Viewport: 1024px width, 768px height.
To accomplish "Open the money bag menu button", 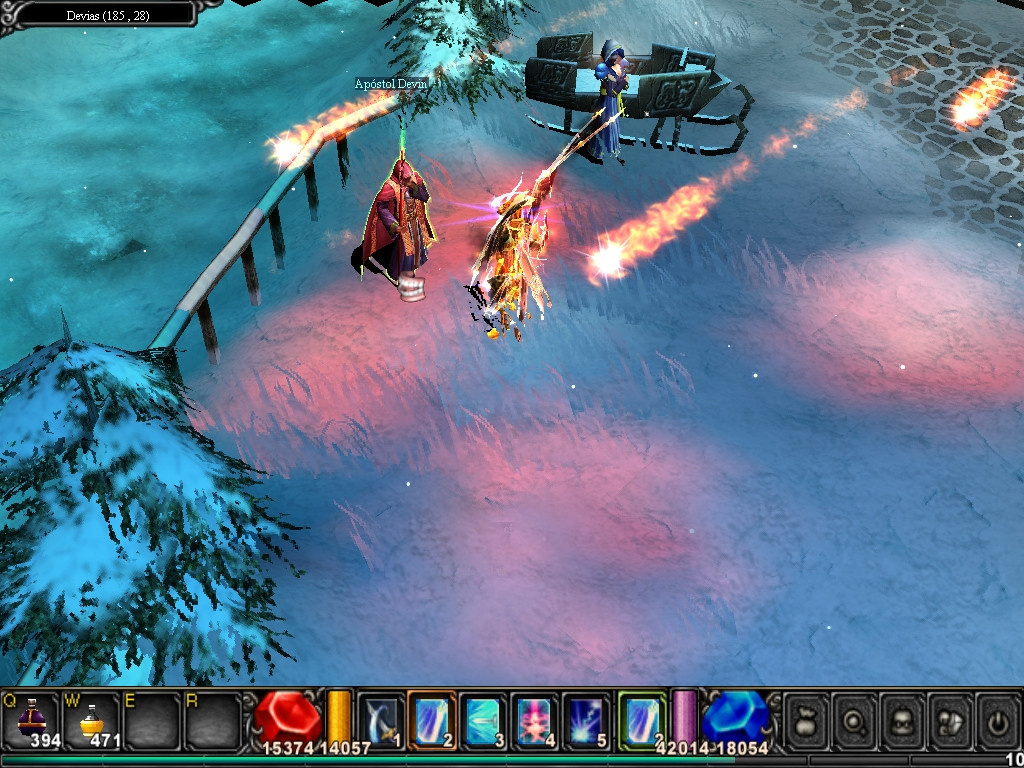I will pos(807,720).
